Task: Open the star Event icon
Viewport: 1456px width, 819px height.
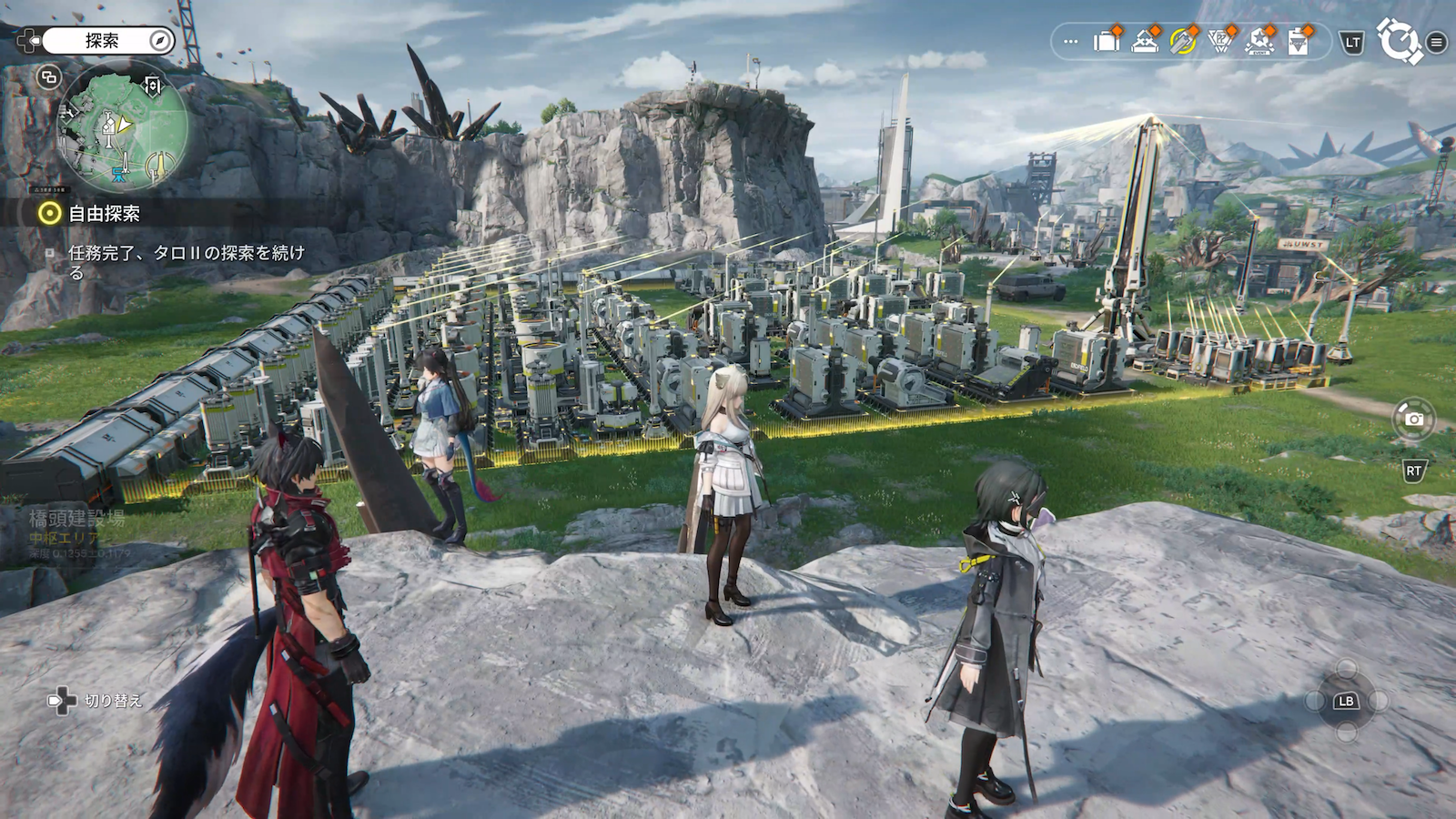Action: (x=1259, y=41)
